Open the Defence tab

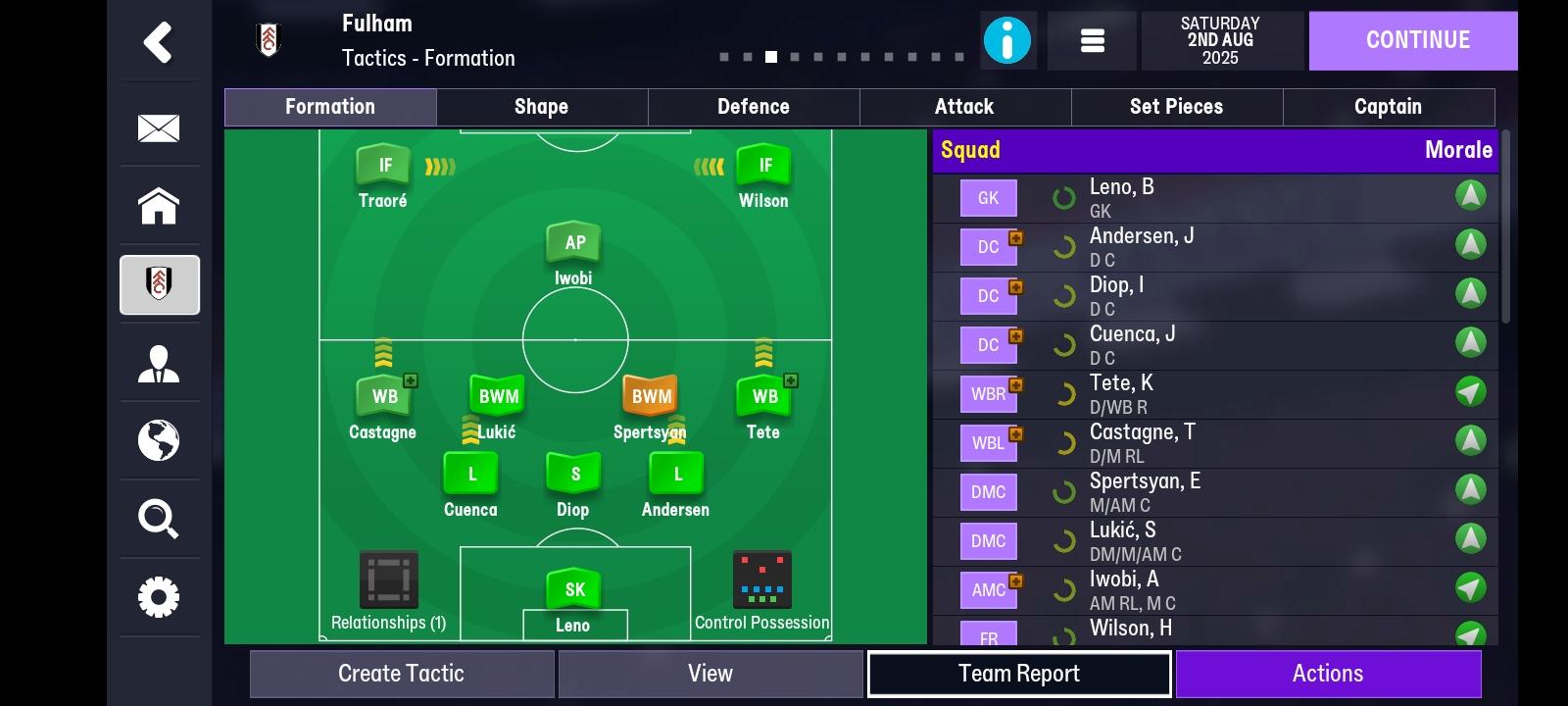click(754, 107)
